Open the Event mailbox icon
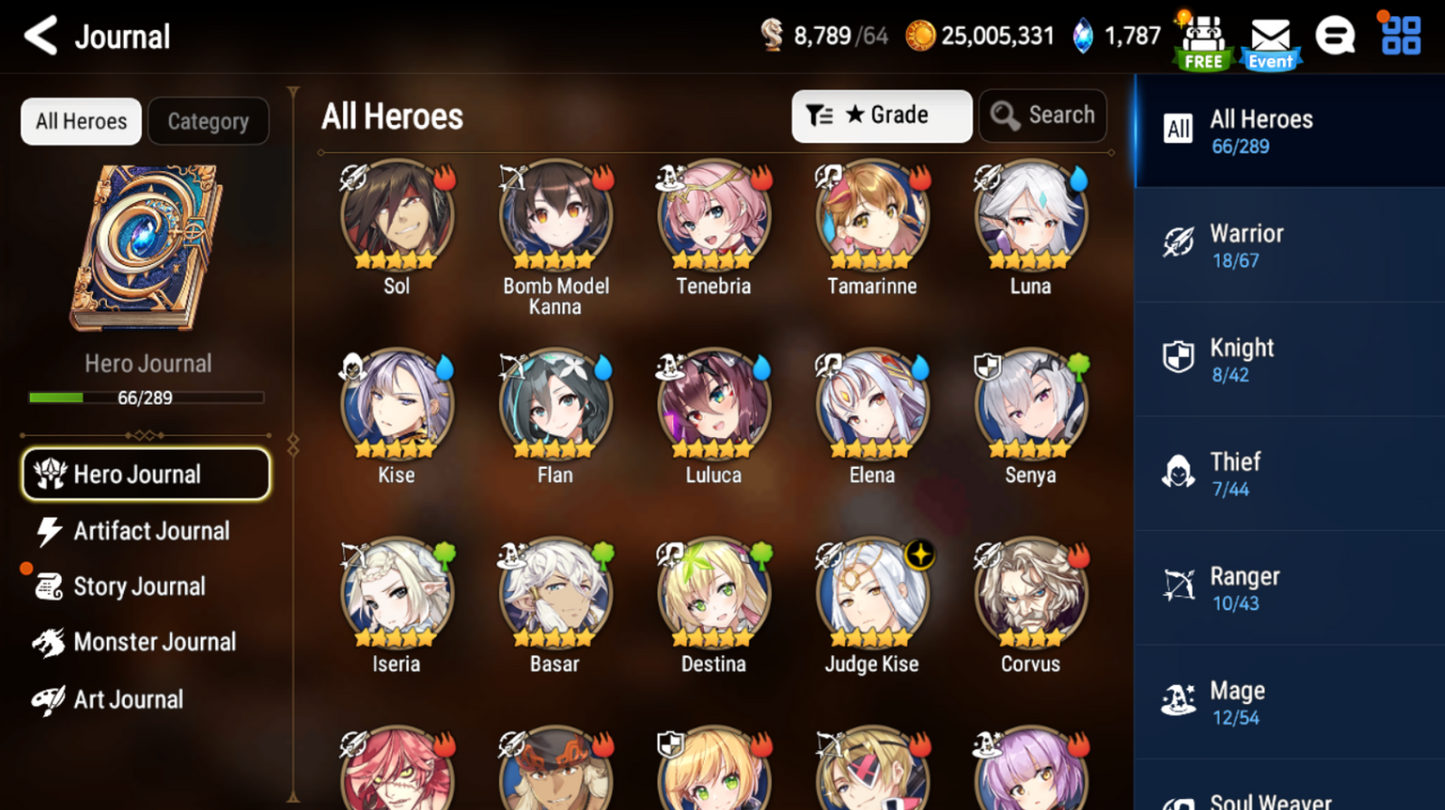1445x810 pixels. (x=1270, y=44)
